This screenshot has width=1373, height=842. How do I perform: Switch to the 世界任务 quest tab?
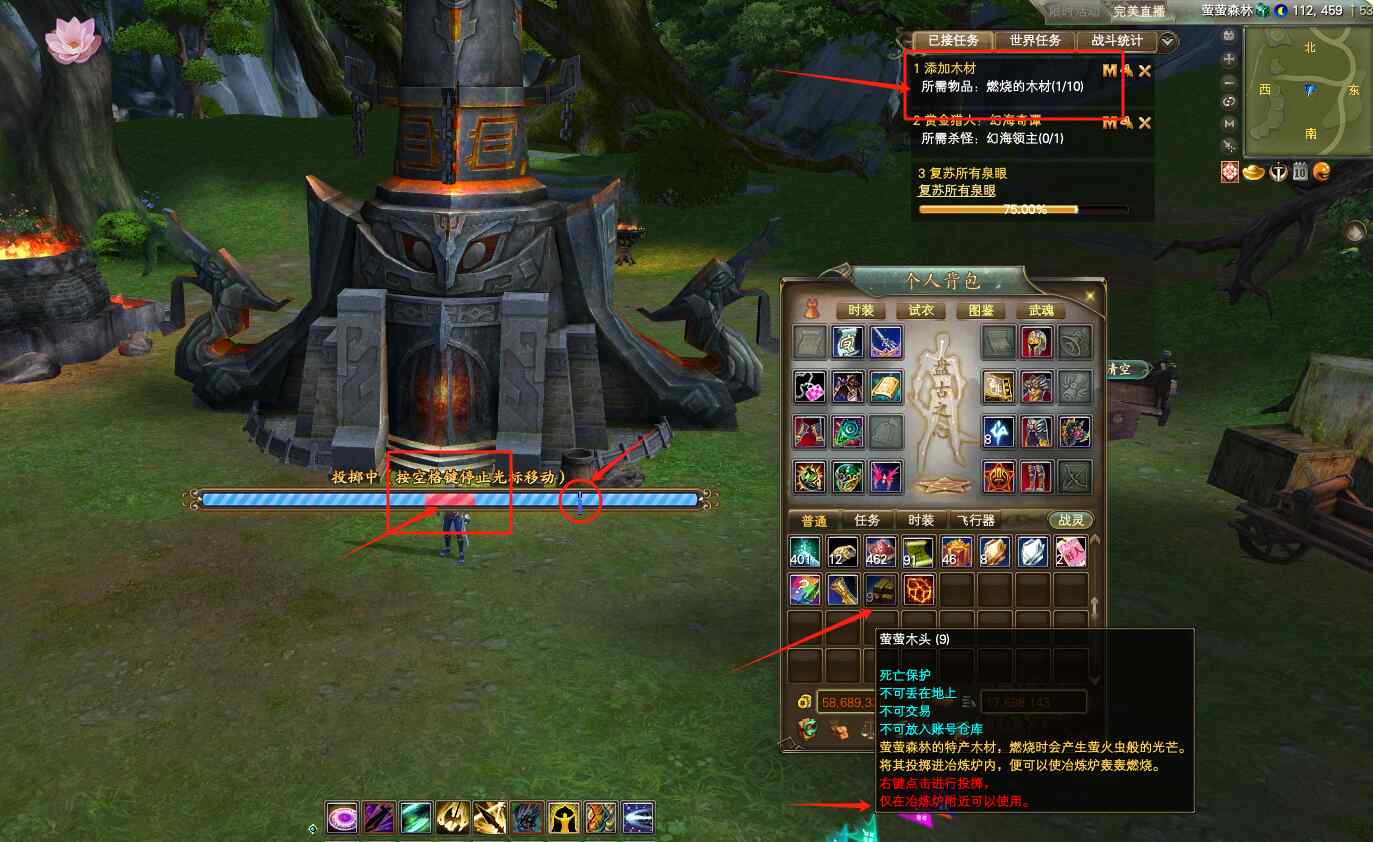click(1035, 41)
